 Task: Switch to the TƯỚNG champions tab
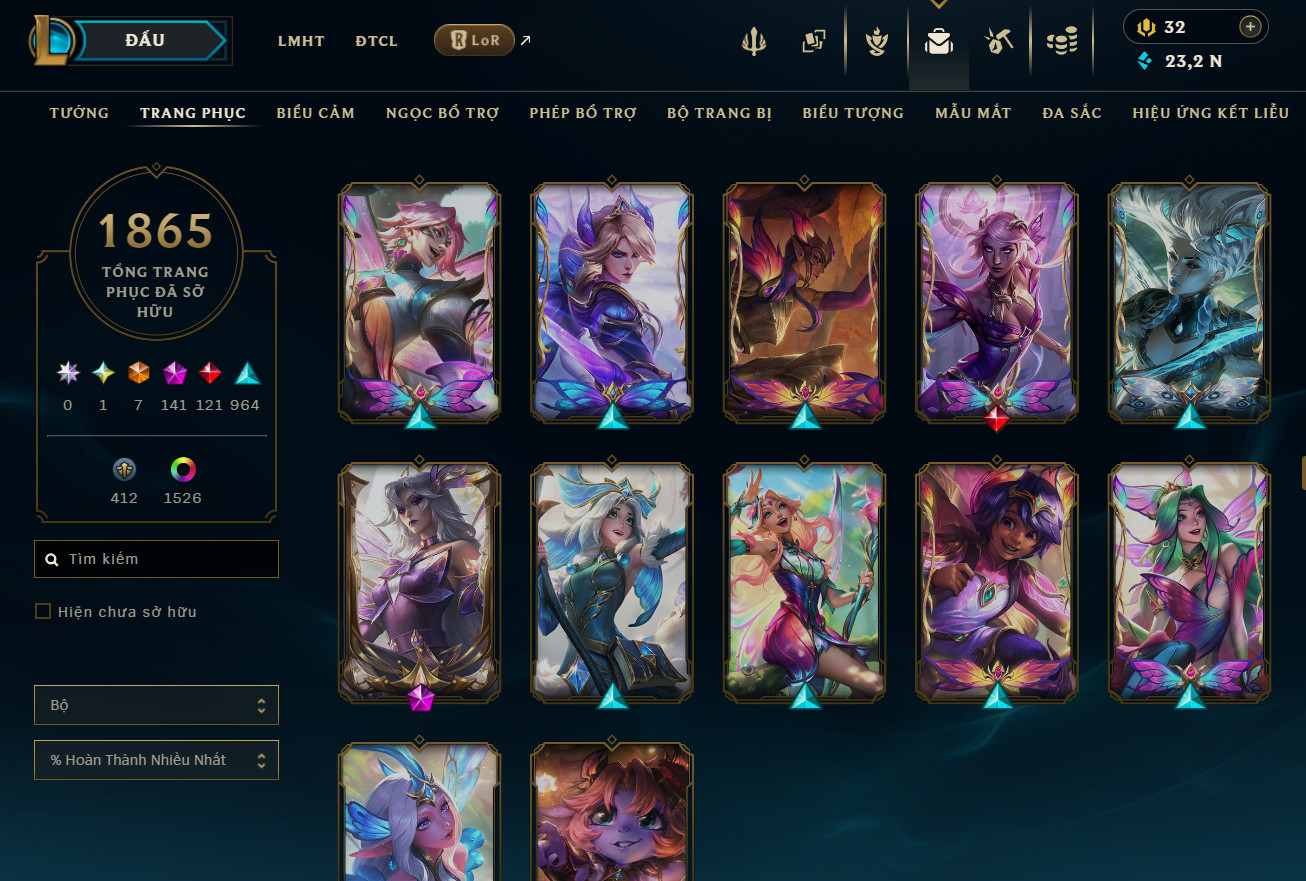point(79,113)
